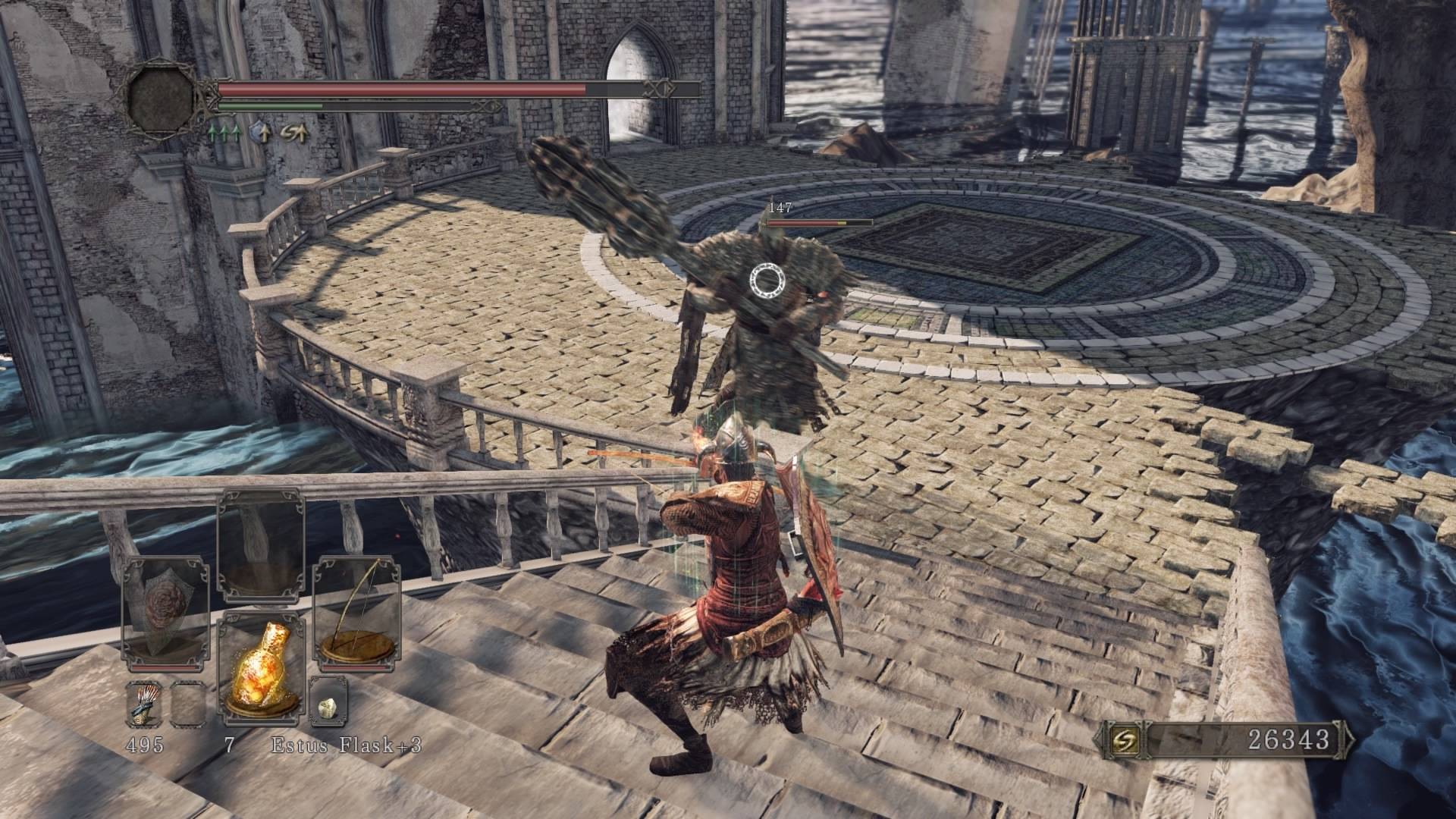The height and width of the screenshot is (819, 1456).
Task: Choose the bow right-hand weapon slot
Action: pos(357,614)
